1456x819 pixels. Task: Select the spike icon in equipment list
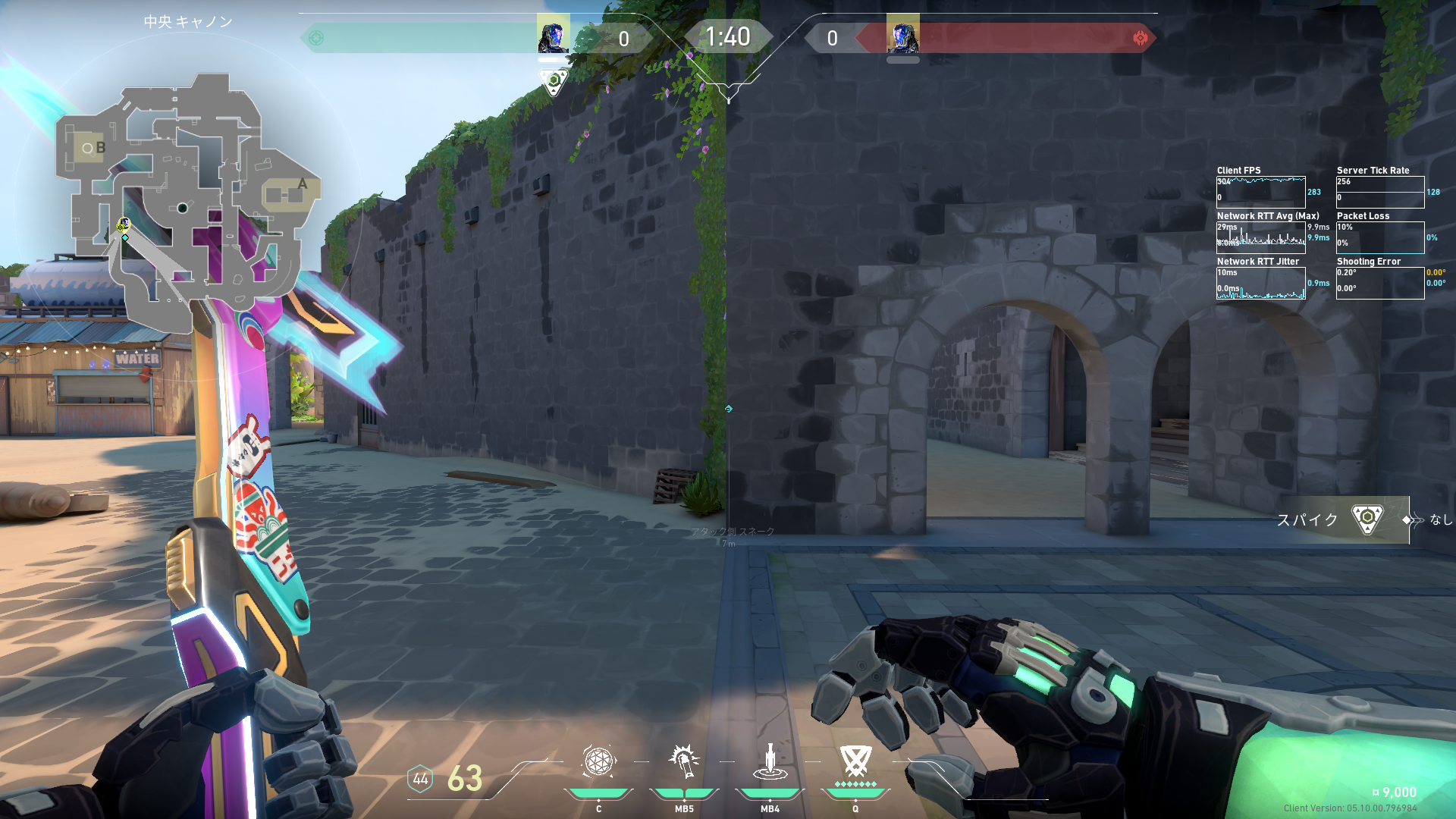[x=1367, y=519]
